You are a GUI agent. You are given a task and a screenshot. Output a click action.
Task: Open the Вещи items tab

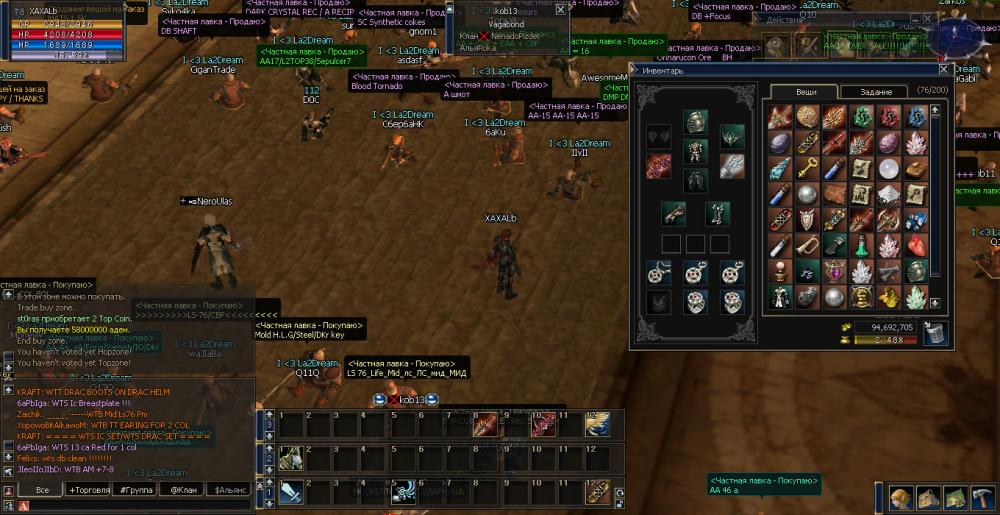click(x=806, y=92)
